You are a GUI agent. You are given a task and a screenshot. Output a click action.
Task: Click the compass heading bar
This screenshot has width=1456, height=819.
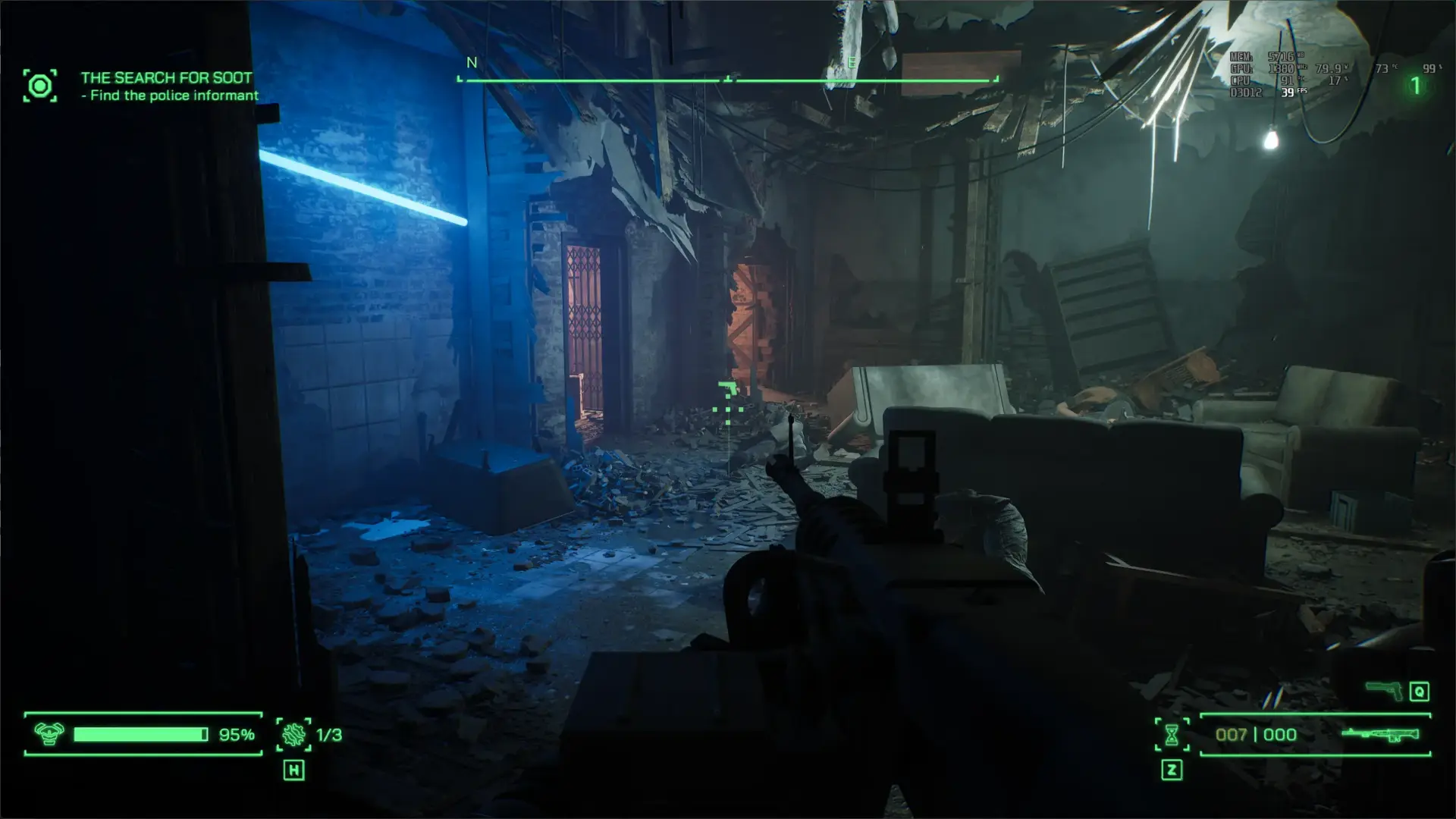[727, 79]
